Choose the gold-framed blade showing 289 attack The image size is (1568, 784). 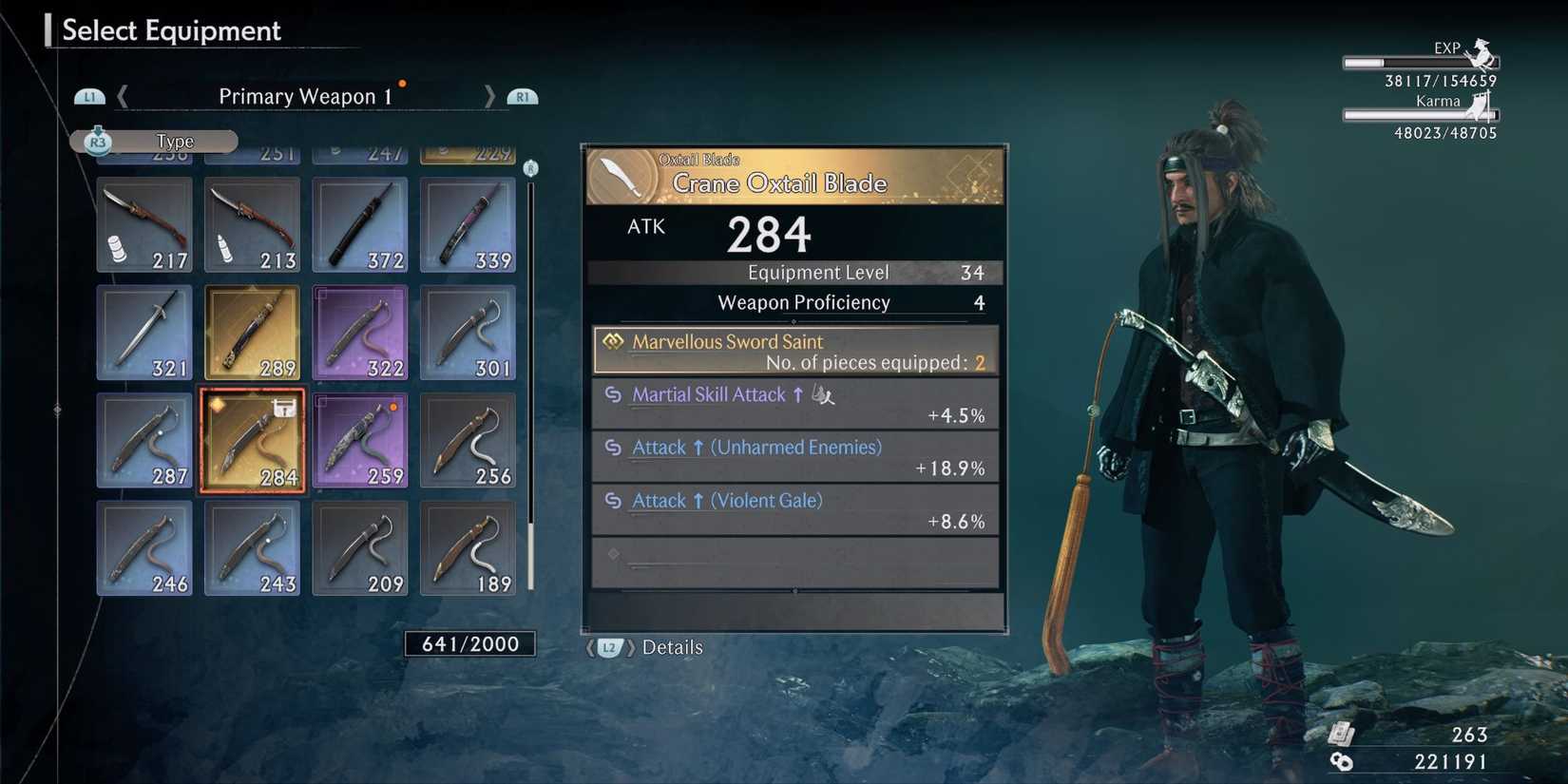click(x=251, y=331)
